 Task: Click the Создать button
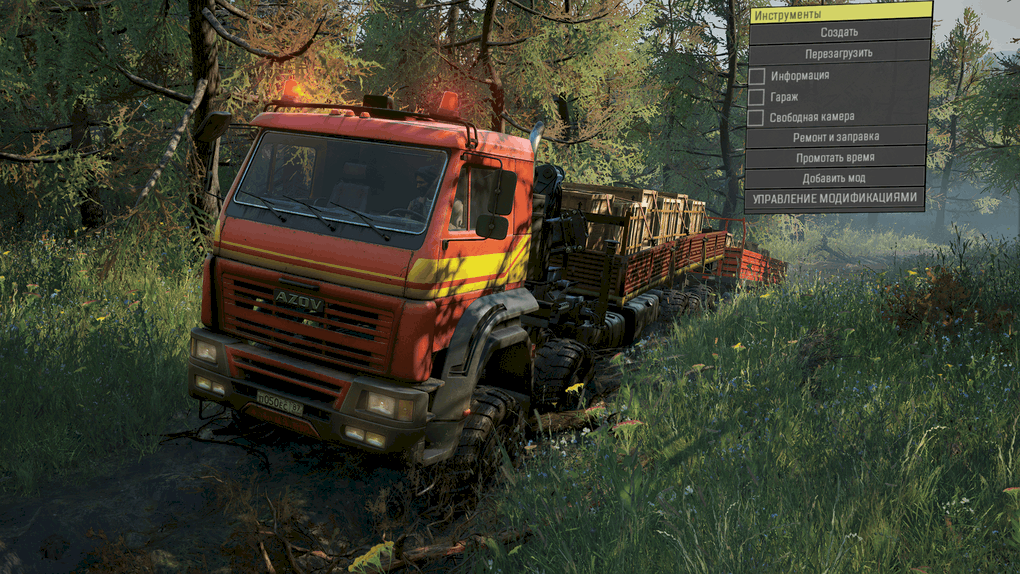tap(838, 32)
